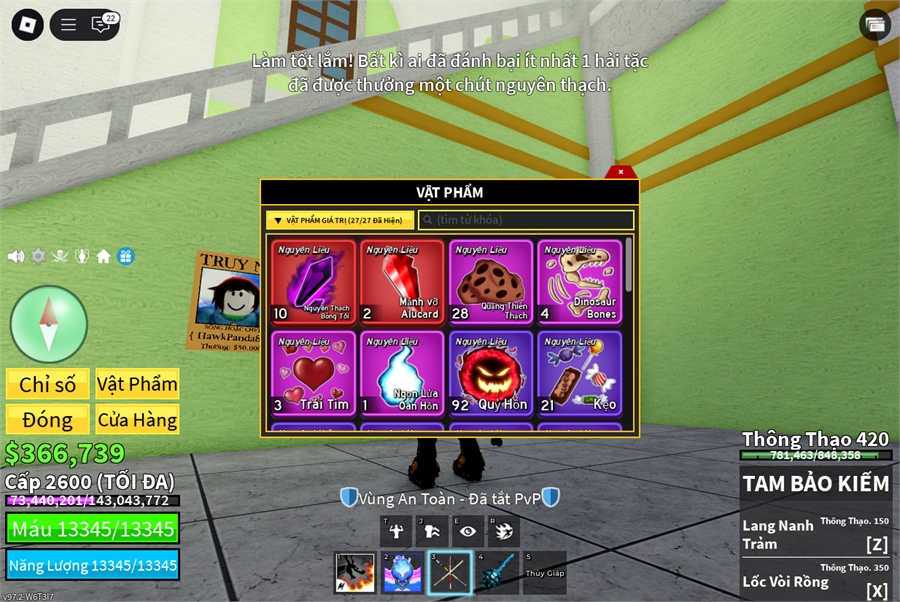900x602 pixels.
Task: Select the Kẹo candy item slot
Action: pyautogui.click(x=579, y=373)
